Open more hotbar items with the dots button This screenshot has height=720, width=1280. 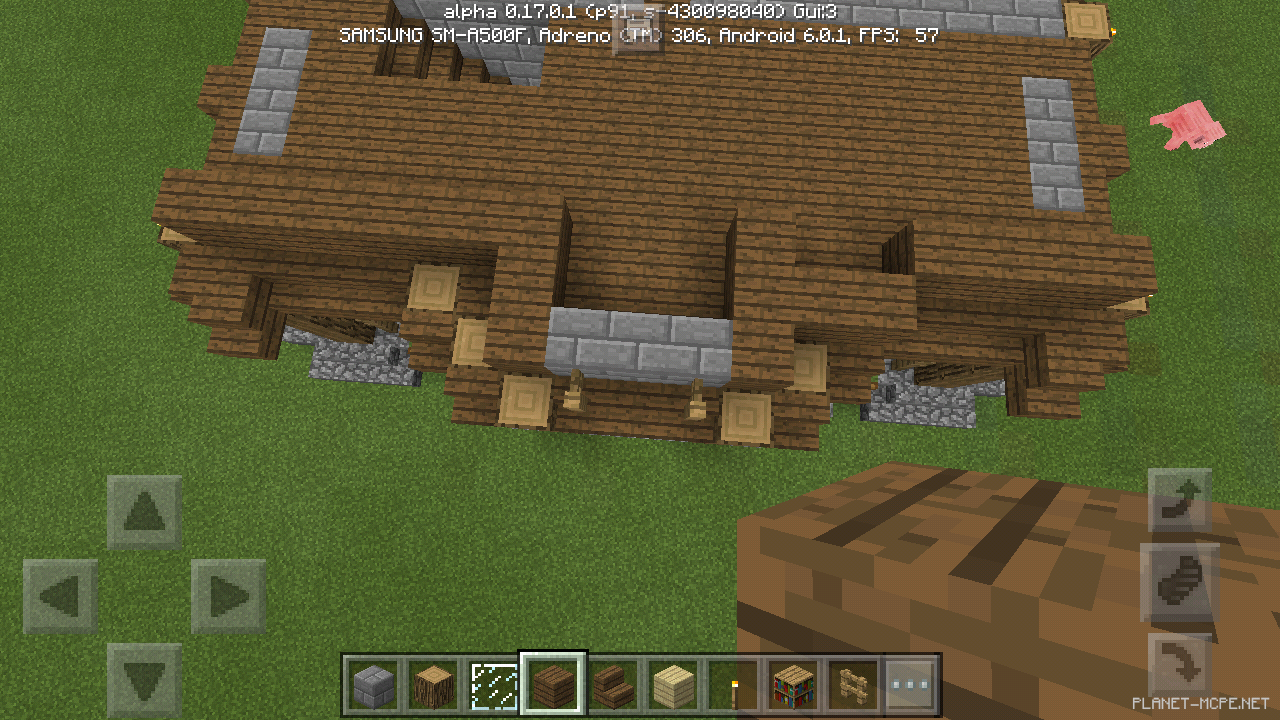[908, 684]
